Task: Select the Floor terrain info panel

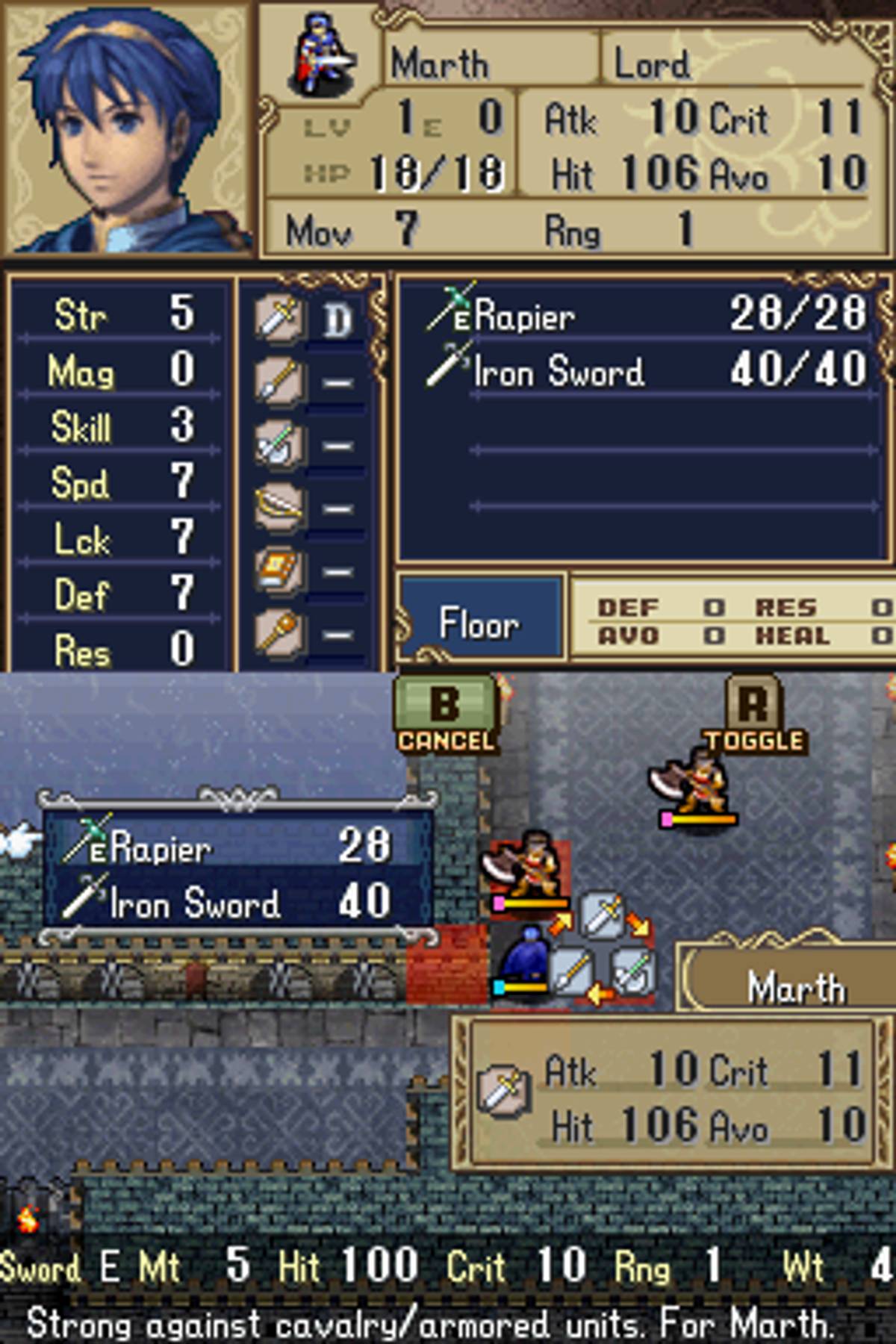Action: point(479,621)
